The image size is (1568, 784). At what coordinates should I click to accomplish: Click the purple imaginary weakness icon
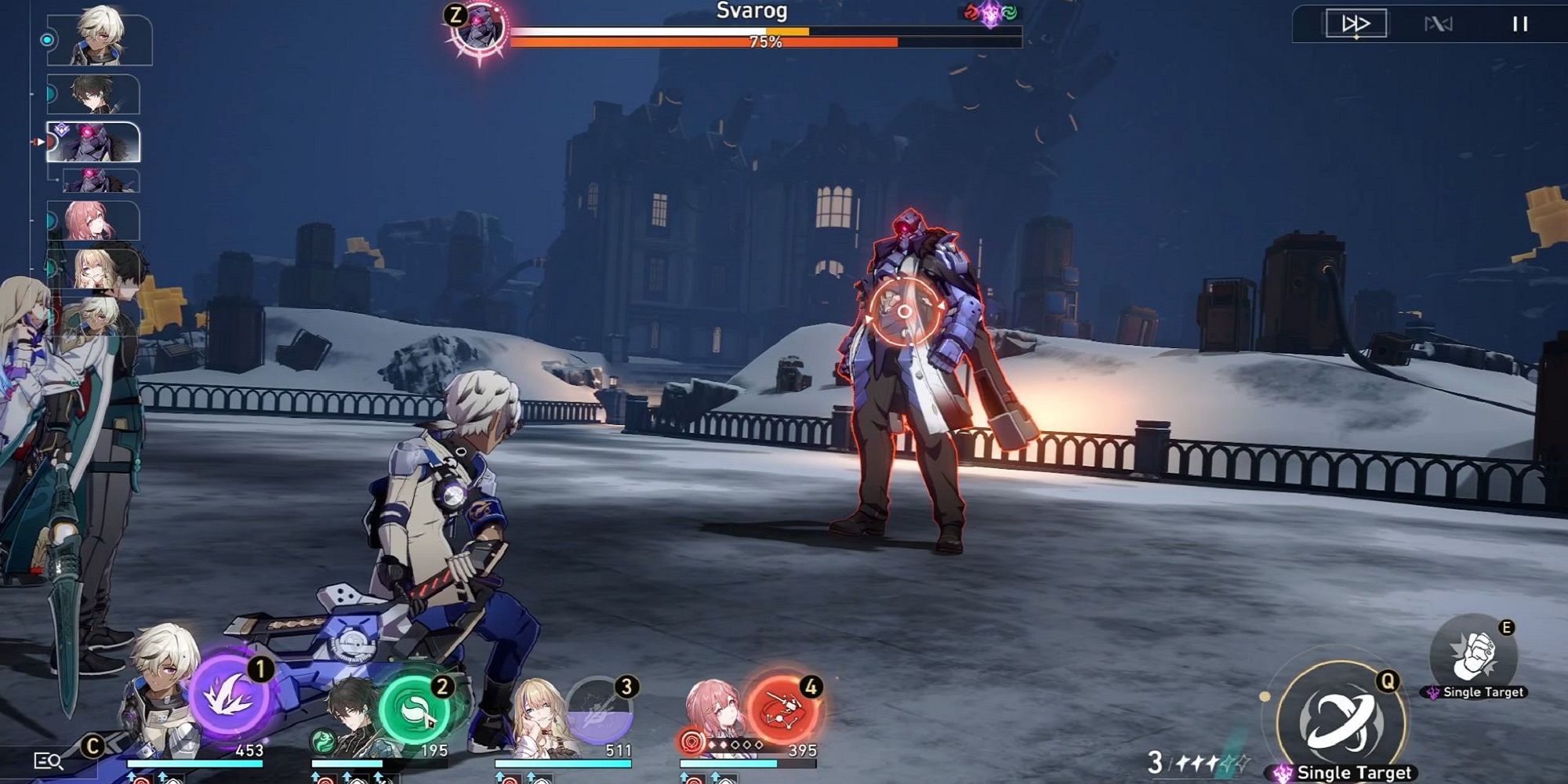click(x=990, y=14)
